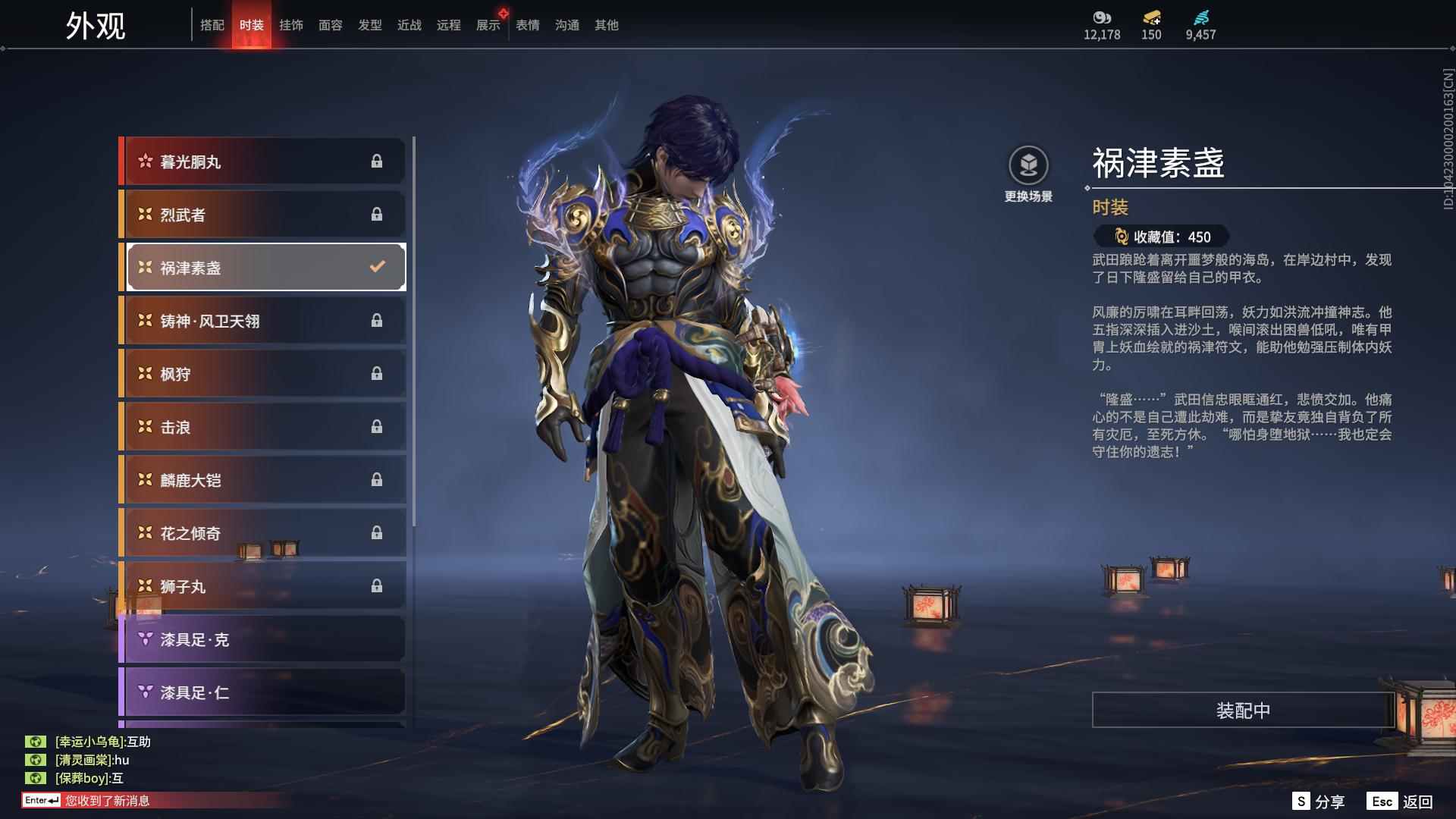Click the coin currency icon showing 12,178
This screenshot has width=1456, height=819.
[x=1101, y=19]
